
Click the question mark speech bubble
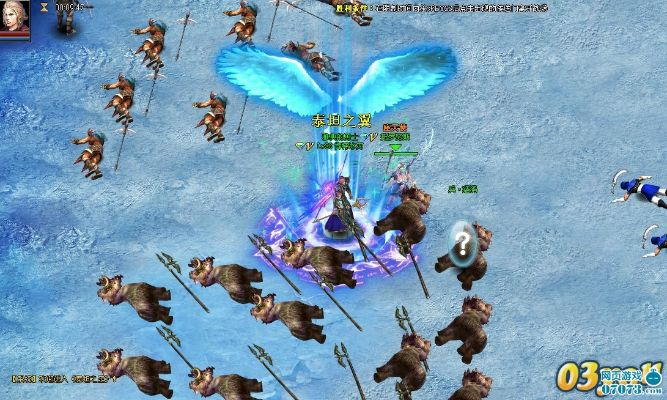pos(461,241)
